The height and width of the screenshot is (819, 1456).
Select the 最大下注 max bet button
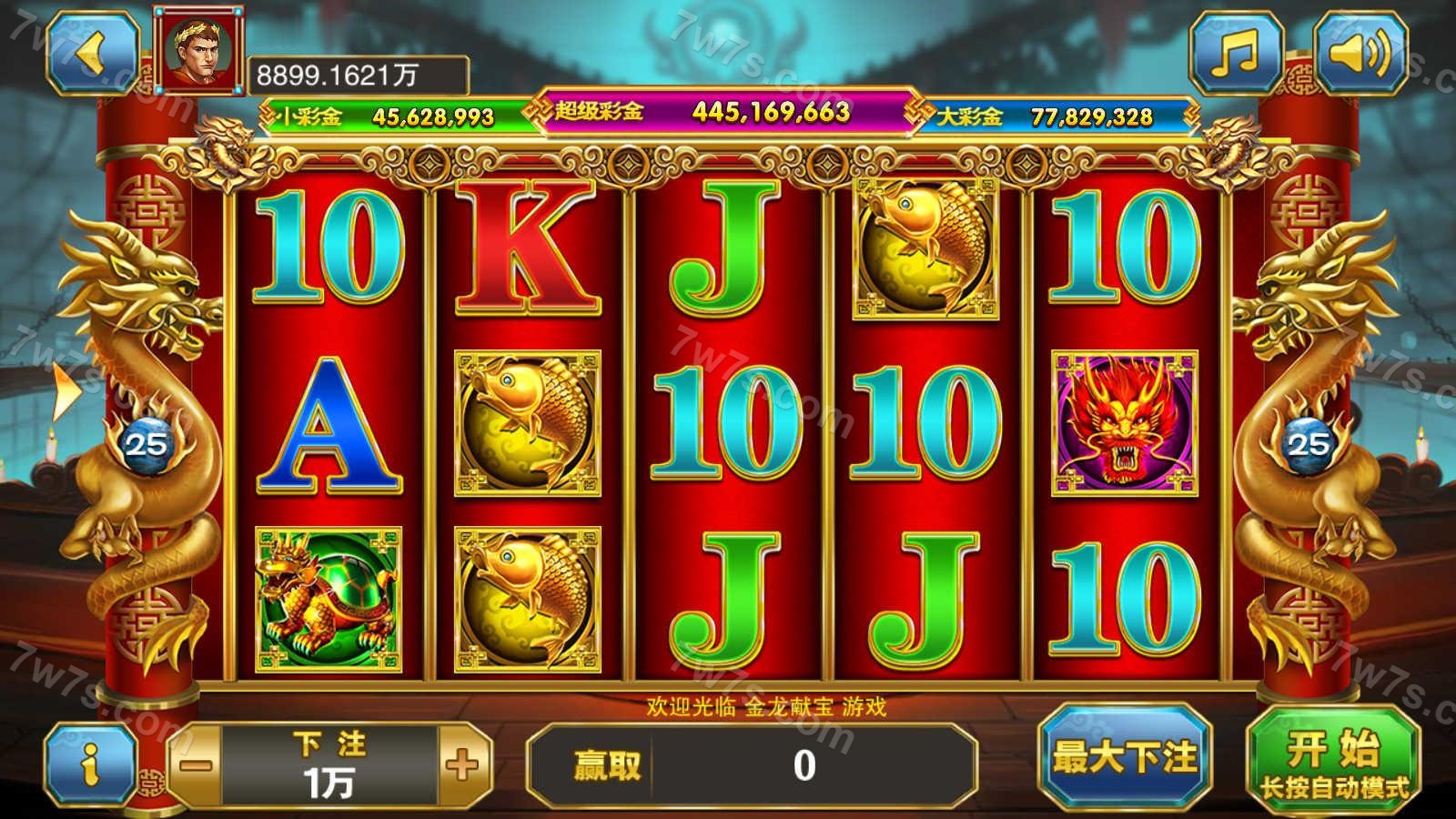1125,757
